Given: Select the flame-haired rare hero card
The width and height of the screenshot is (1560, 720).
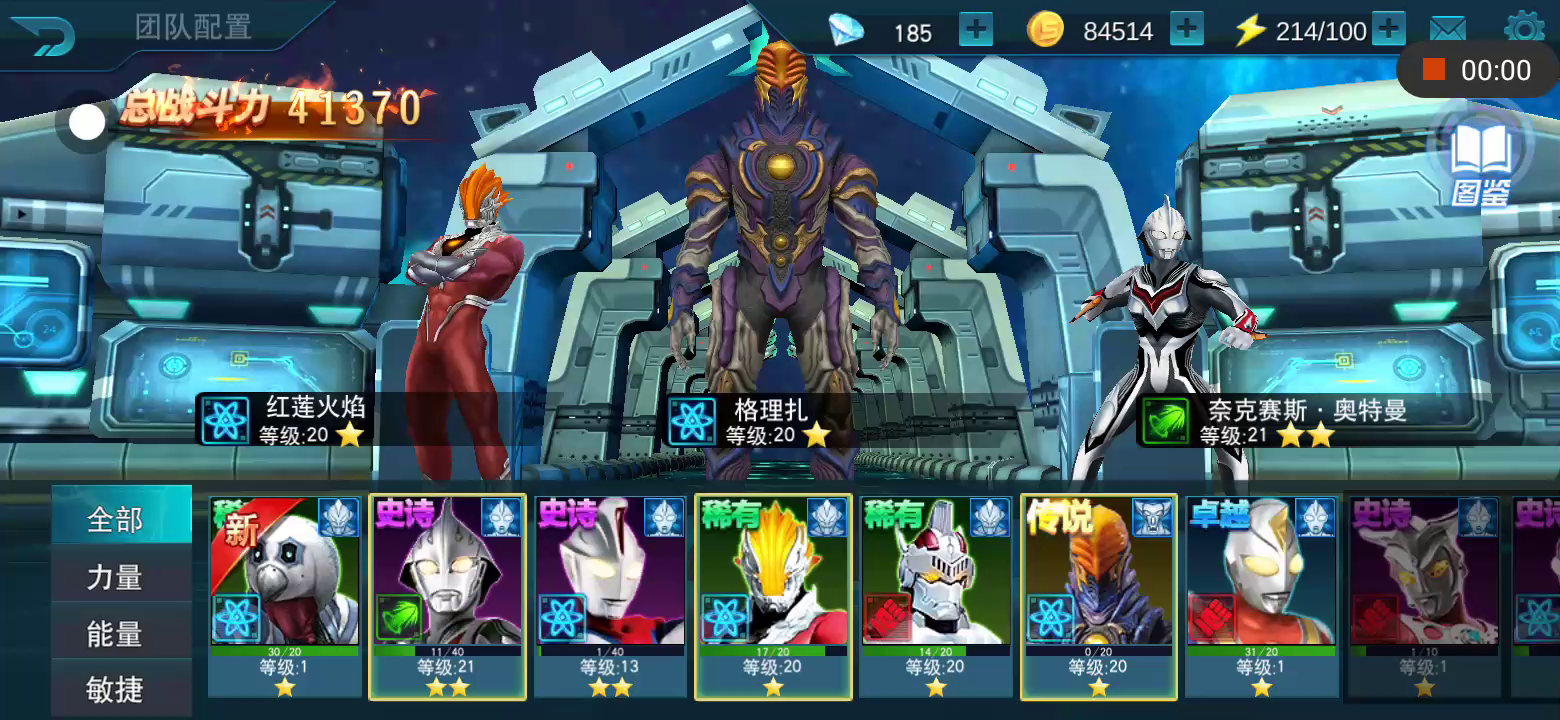Looking at the screenshot, I should point(773,595).
